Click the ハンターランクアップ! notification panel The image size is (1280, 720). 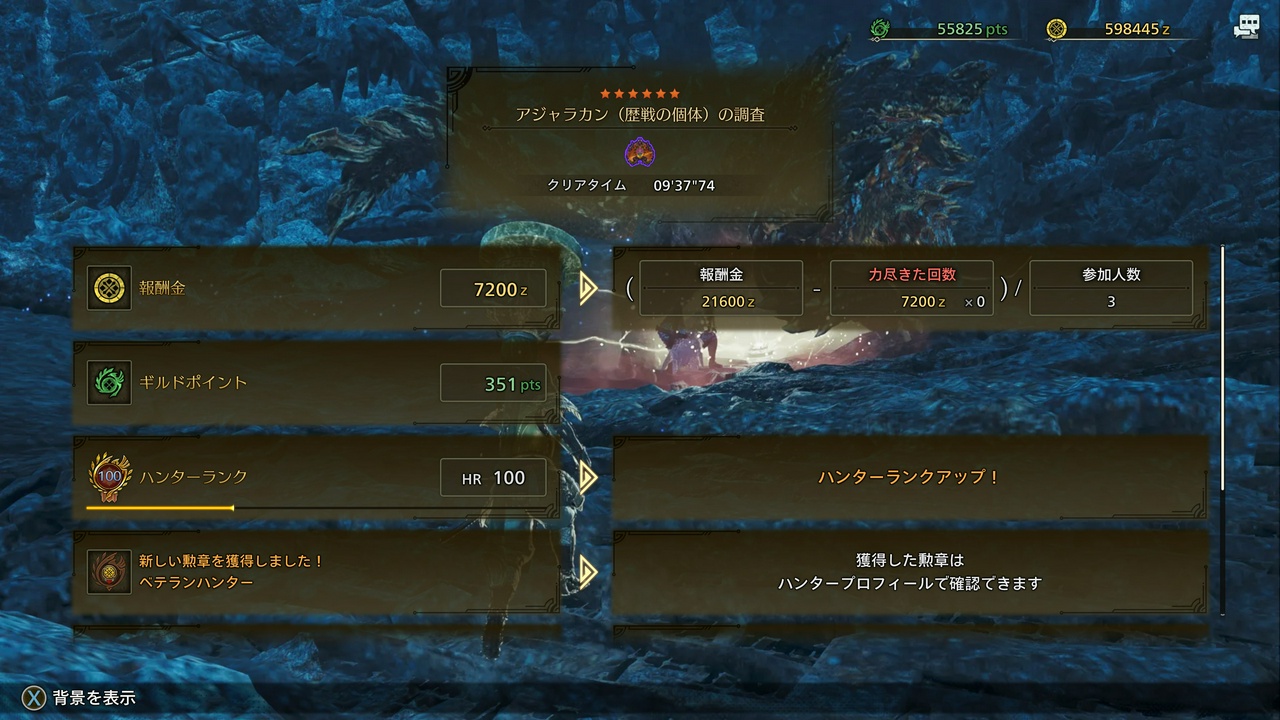[x=910, y=477]
